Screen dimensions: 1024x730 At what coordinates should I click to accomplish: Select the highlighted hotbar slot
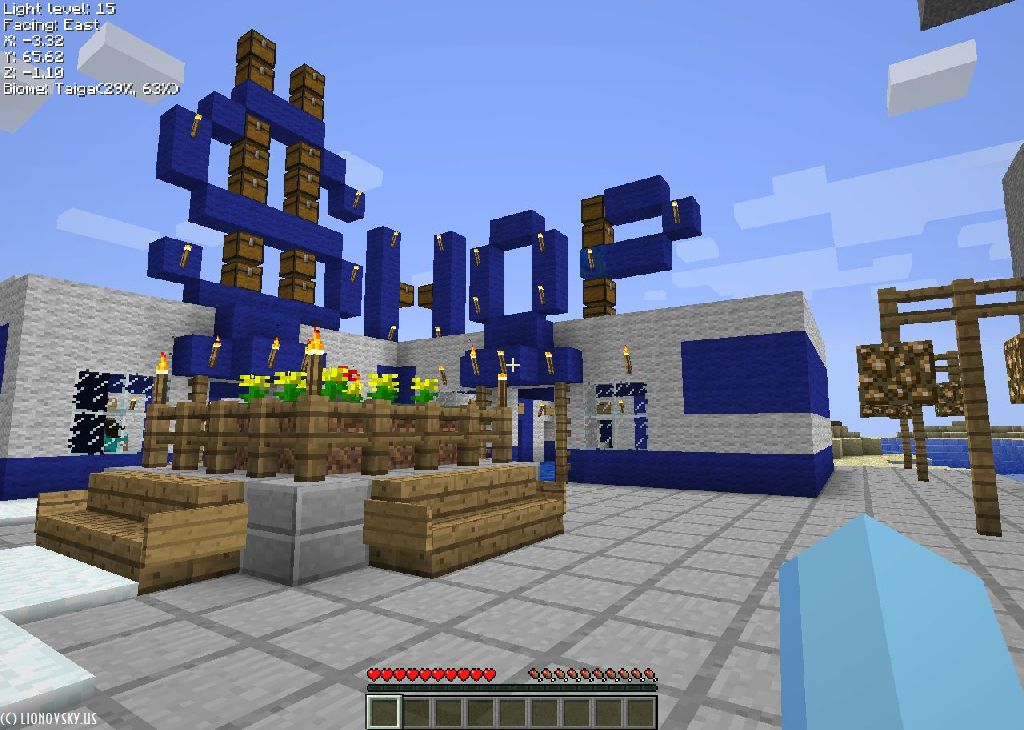coord(384,712)
